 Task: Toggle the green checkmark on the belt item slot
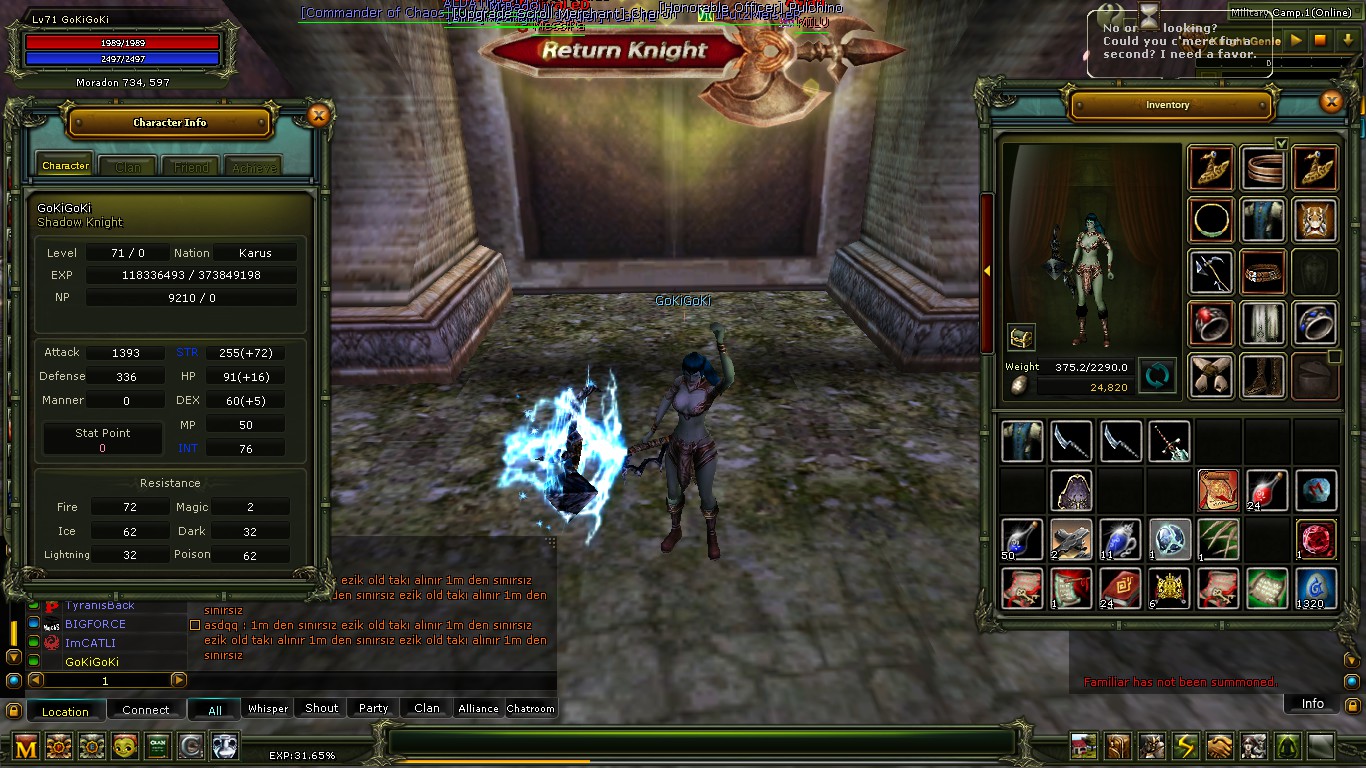[1283, 144]
